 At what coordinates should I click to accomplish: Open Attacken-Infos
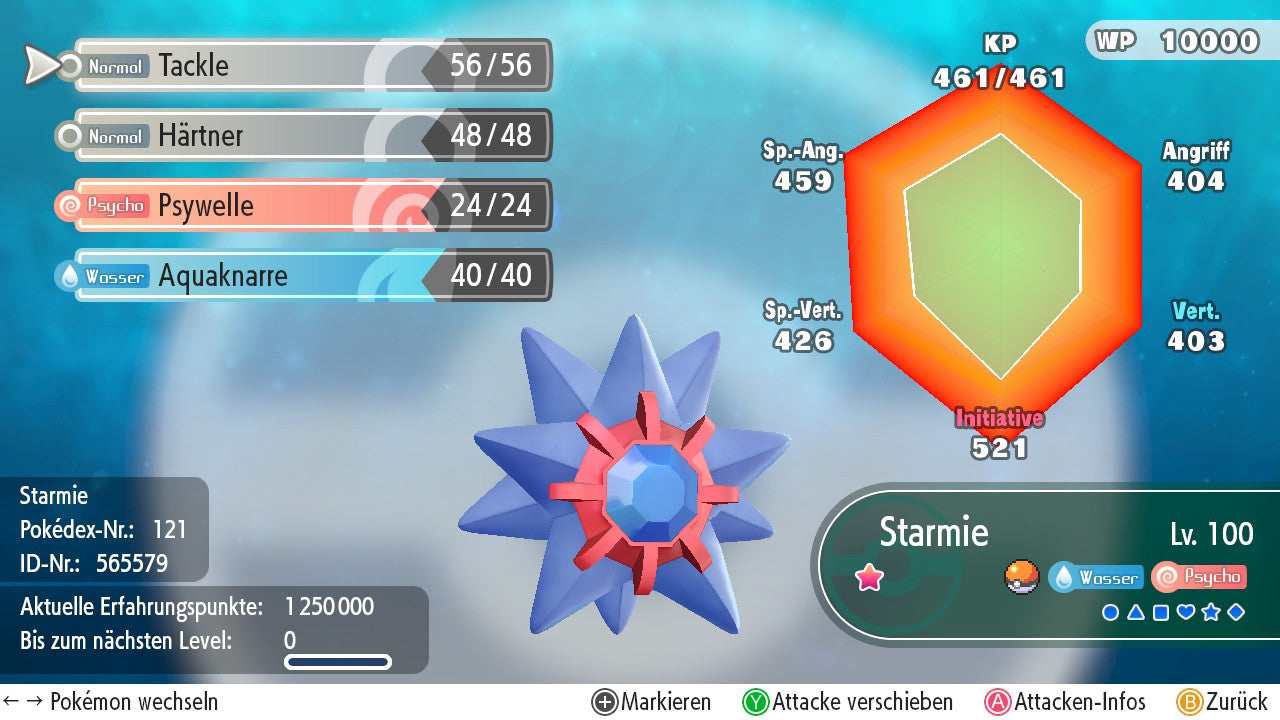(x=1066, y=702)
